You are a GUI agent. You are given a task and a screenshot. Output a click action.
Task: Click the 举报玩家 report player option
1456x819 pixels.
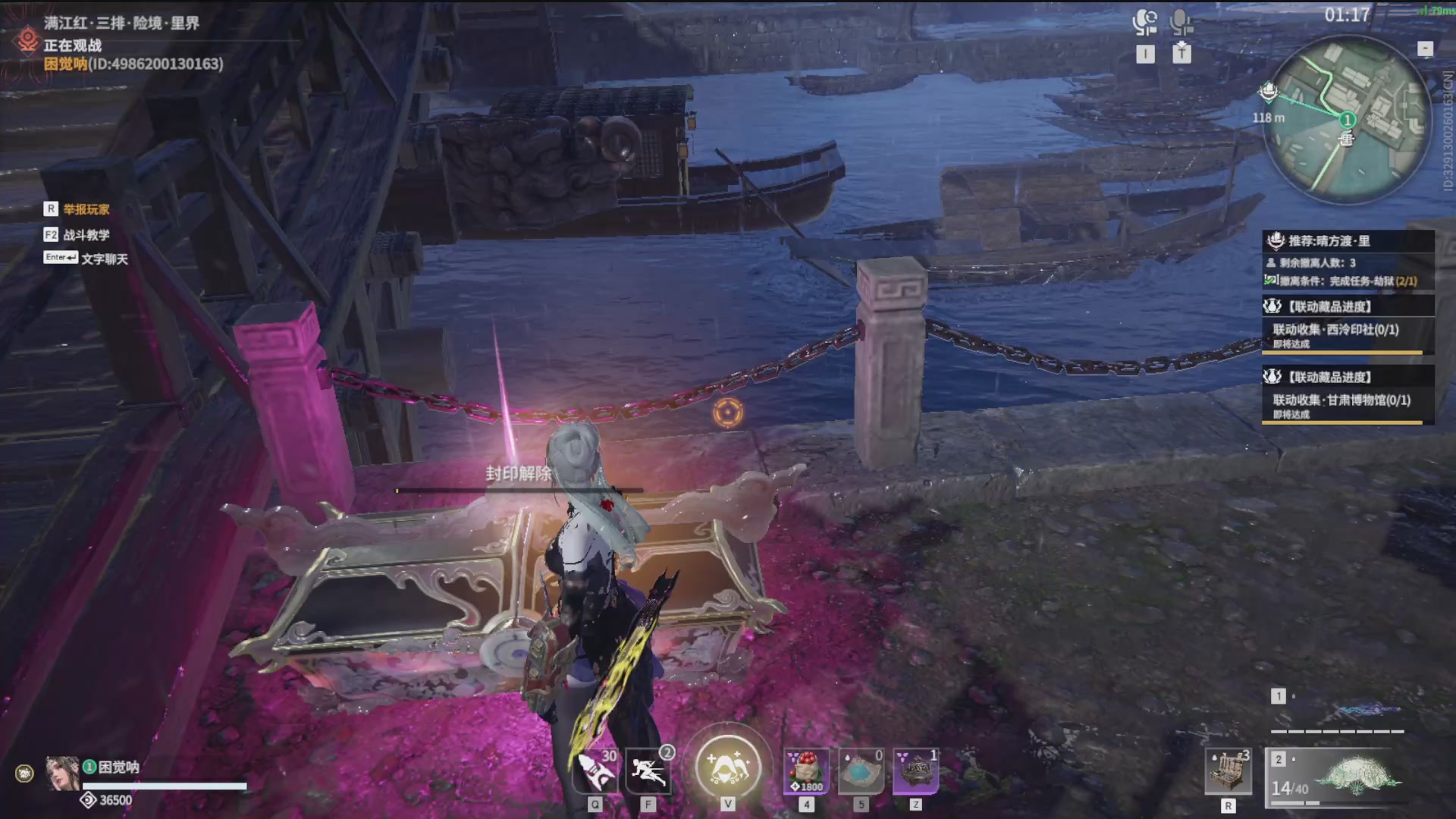(x=86, y=209)
